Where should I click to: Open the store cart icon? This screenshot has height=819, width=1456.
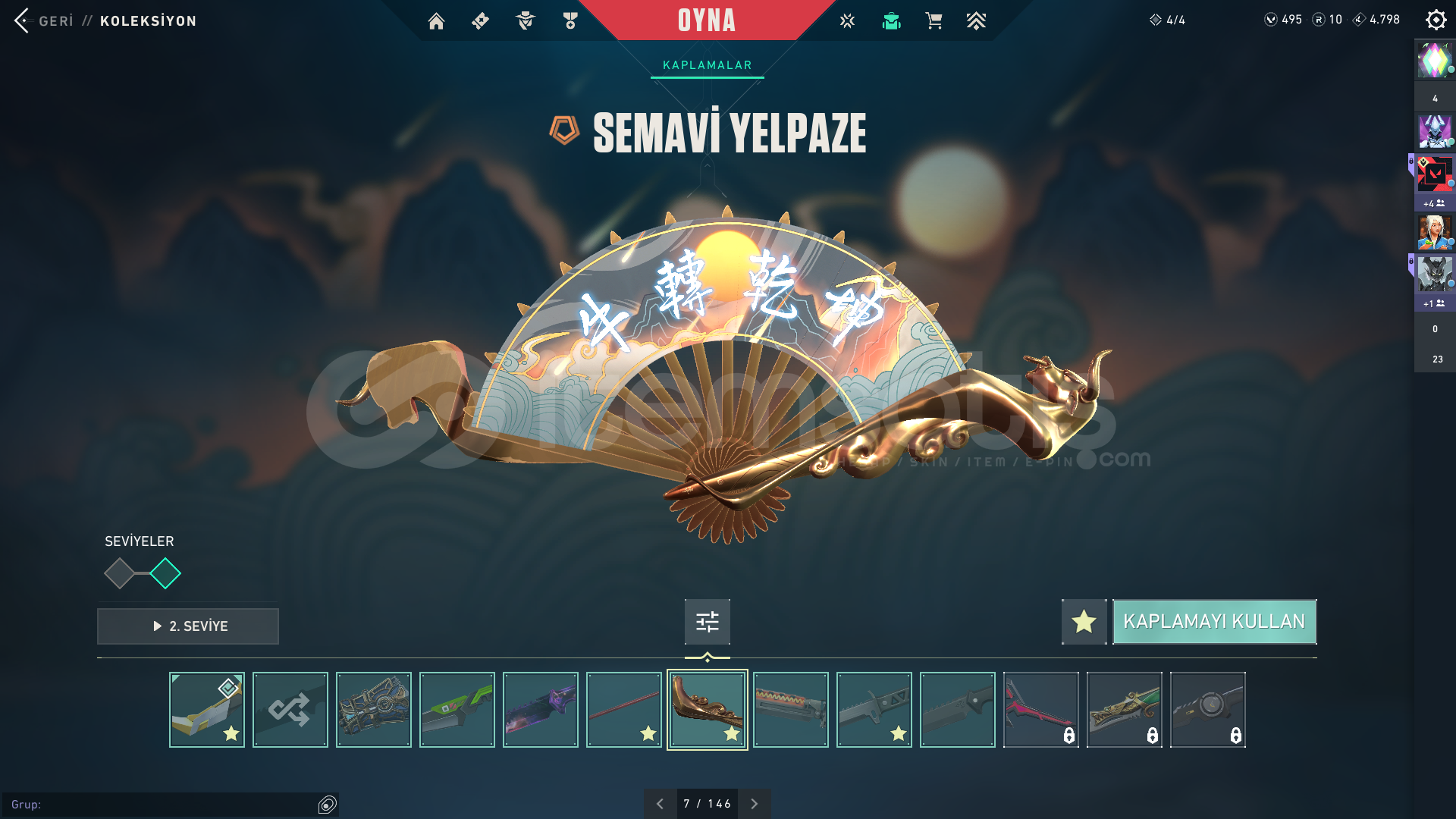click(934, 21)
